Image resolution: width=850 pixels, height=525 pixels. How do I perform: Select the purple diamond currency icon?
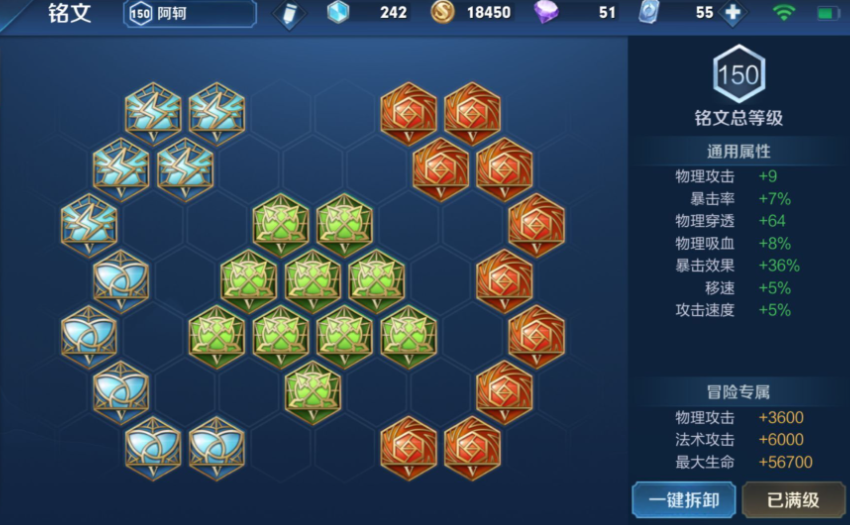tap(546, 13)
